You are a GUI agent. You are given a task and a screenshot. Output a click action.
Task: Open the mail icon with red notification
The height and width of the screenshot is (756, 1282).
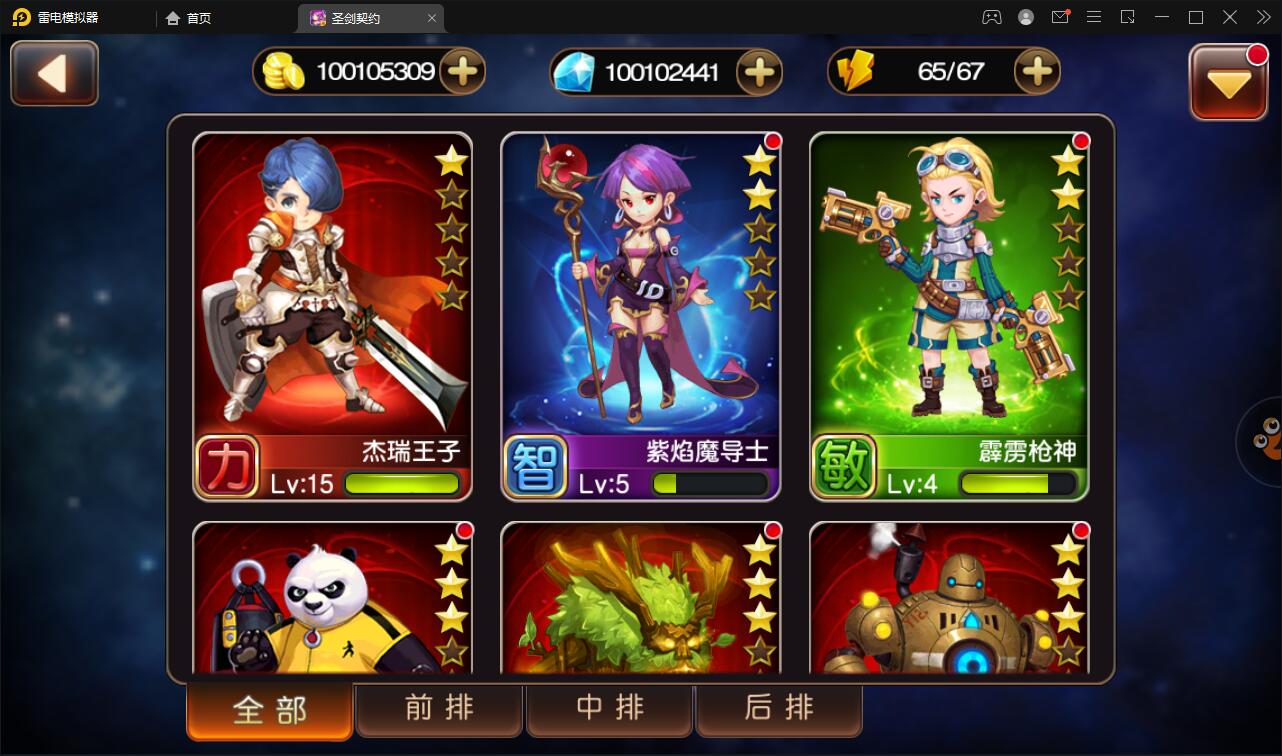click(1060, 17)
